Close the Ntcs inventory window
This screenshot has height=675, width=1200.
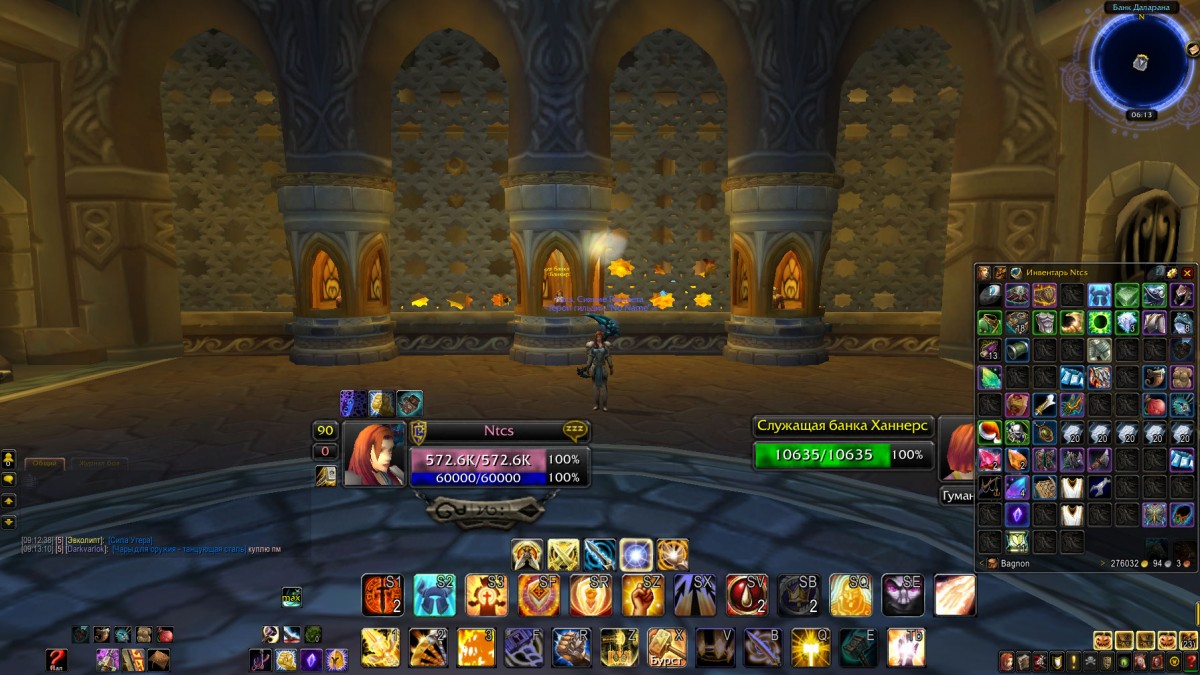(1187, 272)
